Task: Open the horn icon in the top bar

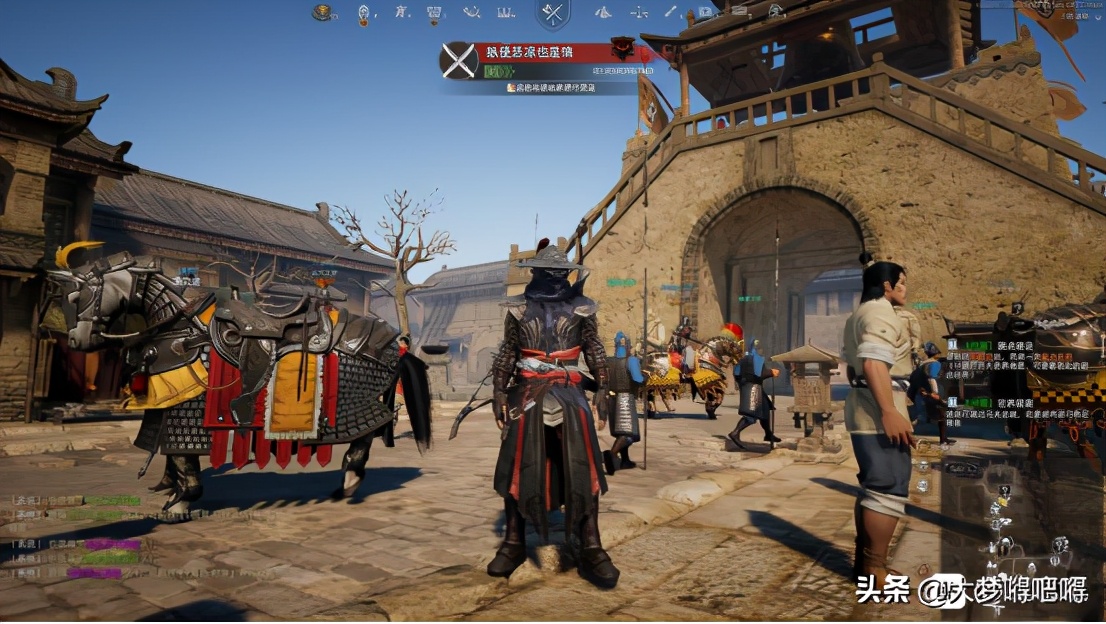Action: pyautogui.click(x=471, y=13)
